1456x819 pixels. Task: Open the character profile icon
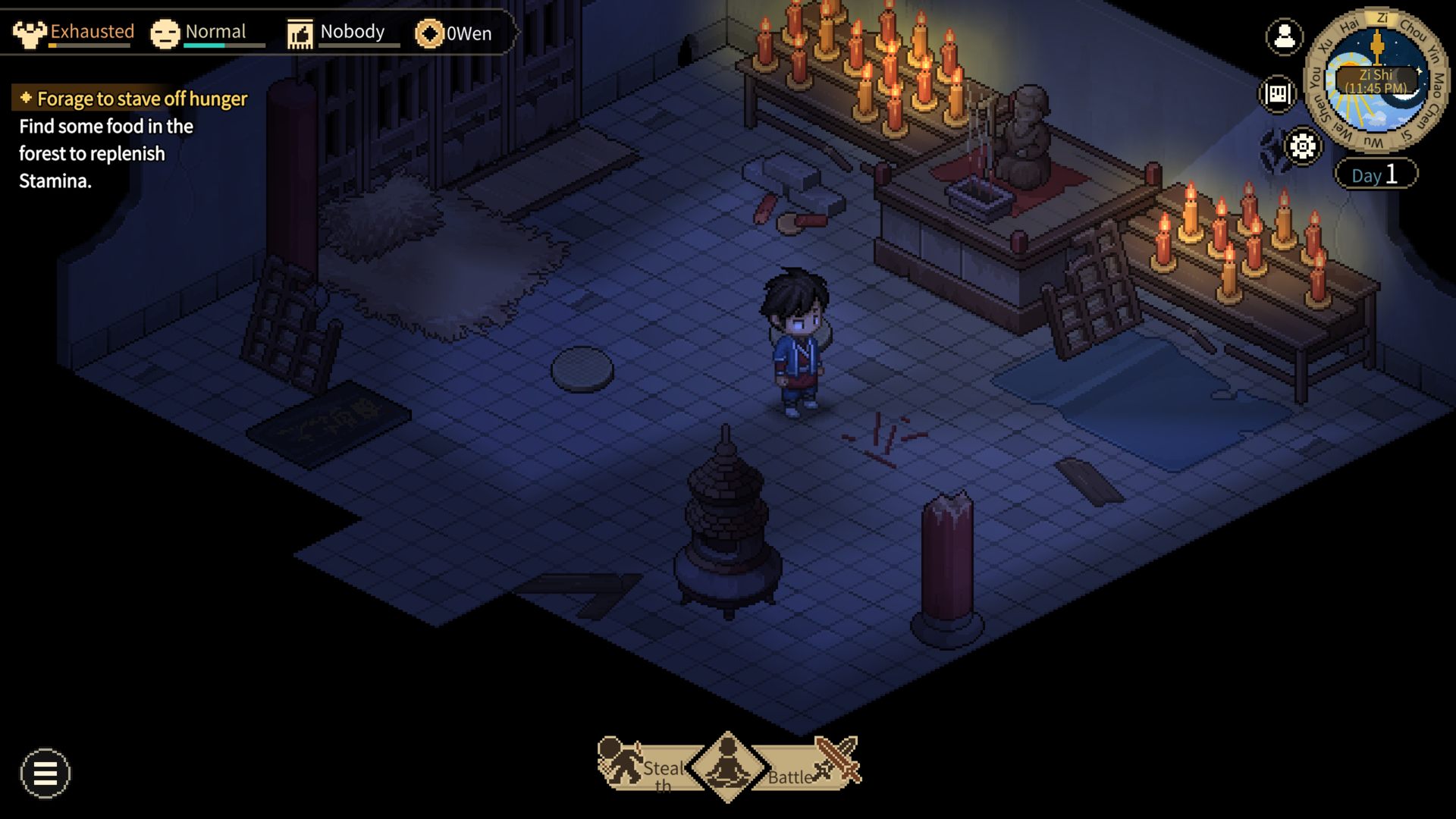1284,36
